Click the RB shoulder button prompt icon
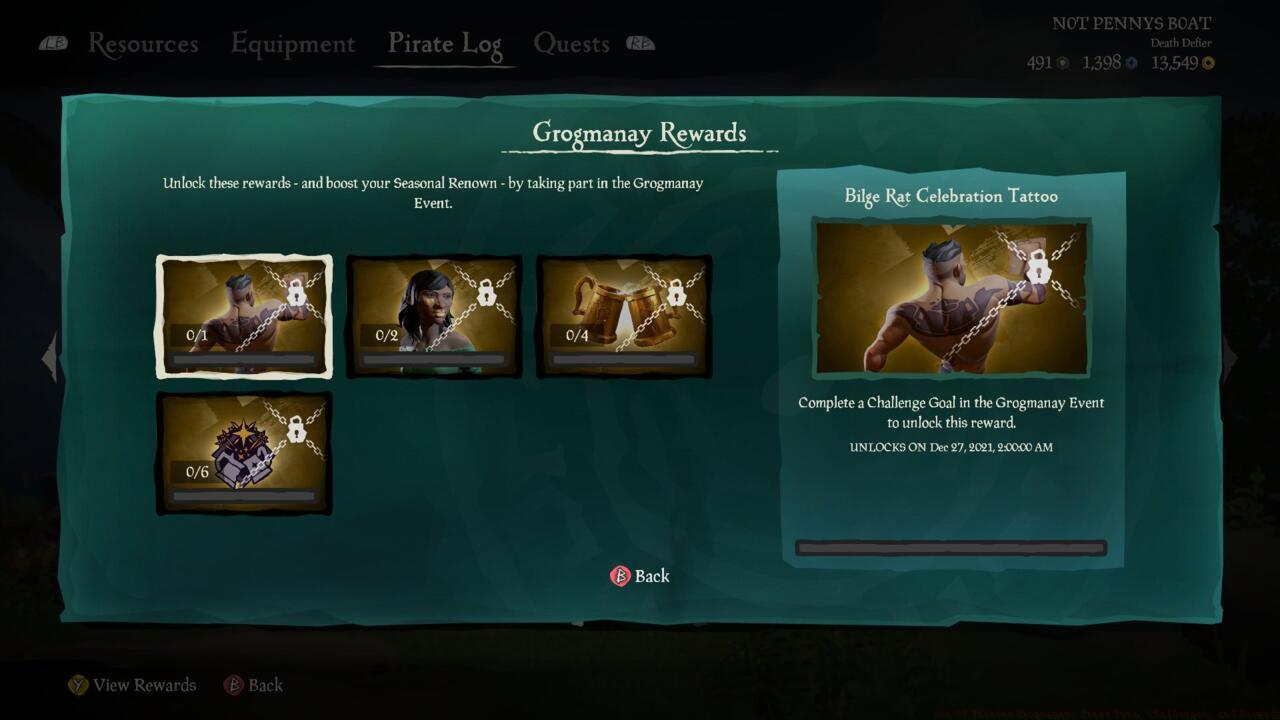This screenshot has width=1280, height=720. (x=641, y=43)
